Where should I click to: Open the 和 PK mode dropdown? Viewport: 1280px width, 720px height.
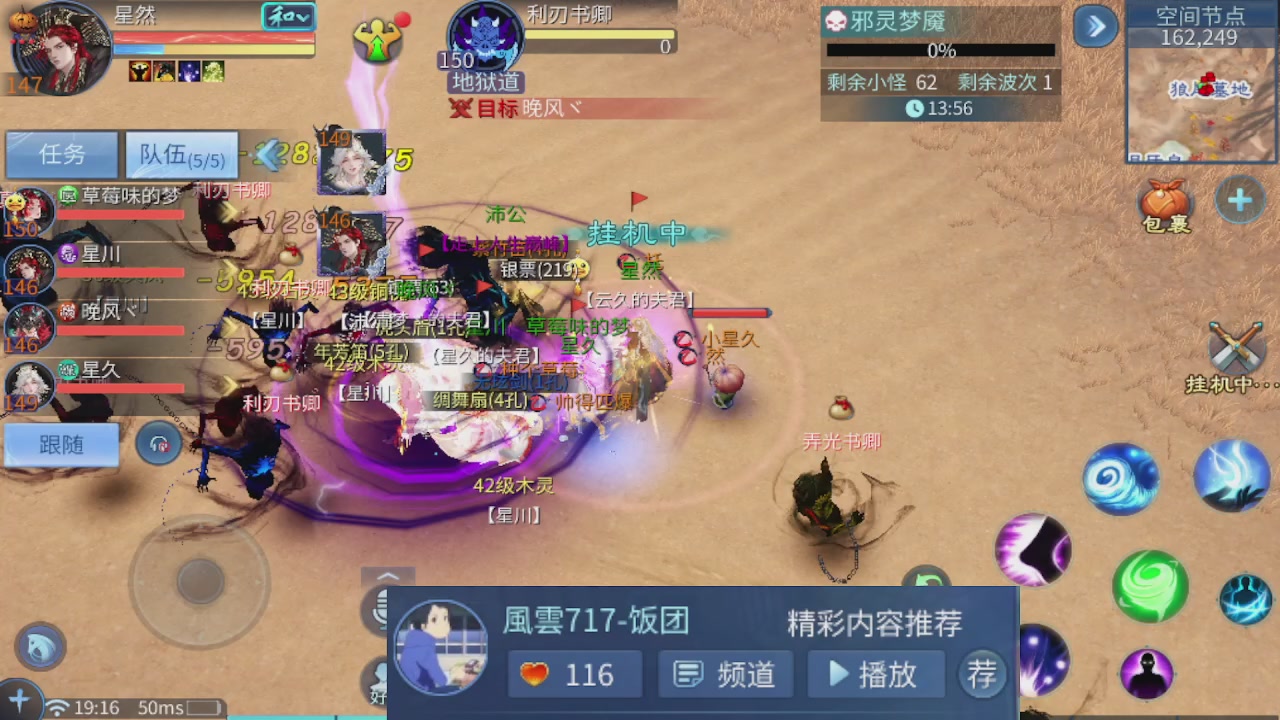[288, 17]
